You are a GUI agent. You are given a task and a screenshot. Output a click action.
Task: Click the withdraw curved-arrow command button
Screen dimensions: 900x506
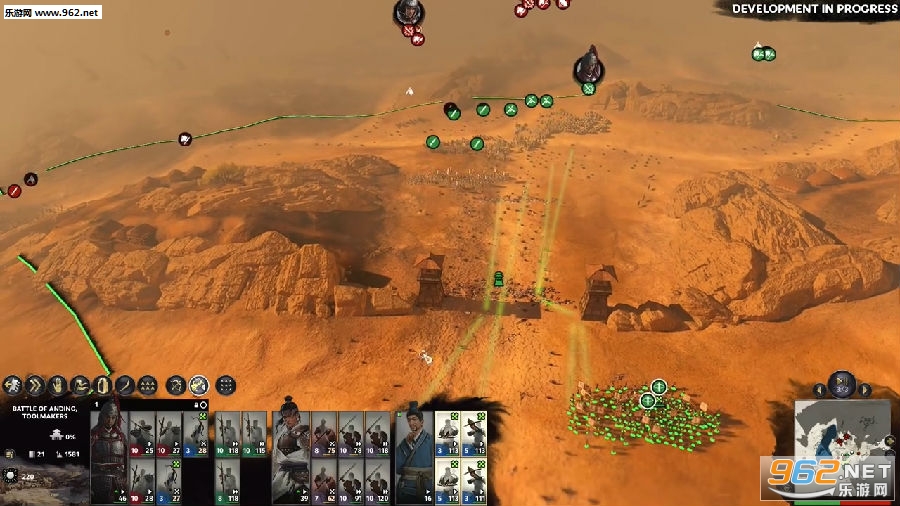pyautogui.click(x=13, y=384)
